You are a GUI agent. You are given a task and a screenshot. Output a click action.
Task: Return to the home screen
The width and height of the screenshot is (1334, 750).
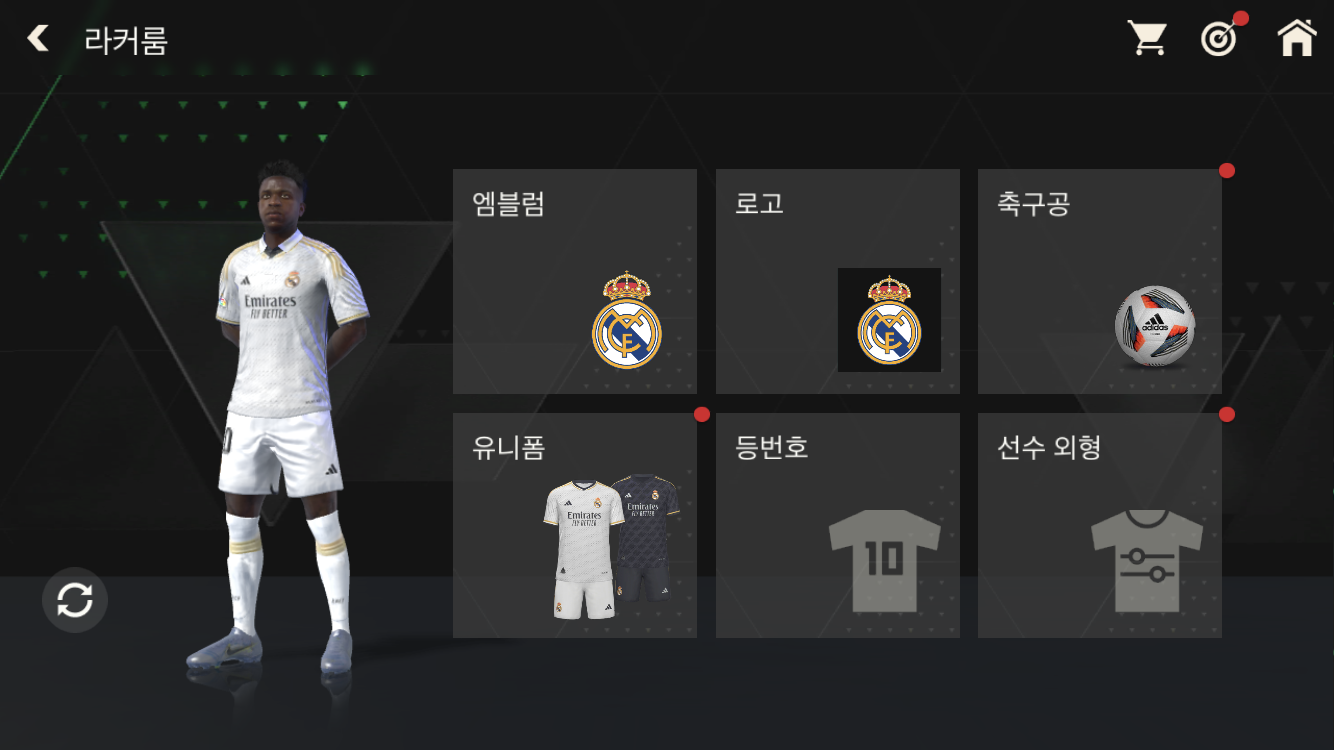pos(1296,39)
